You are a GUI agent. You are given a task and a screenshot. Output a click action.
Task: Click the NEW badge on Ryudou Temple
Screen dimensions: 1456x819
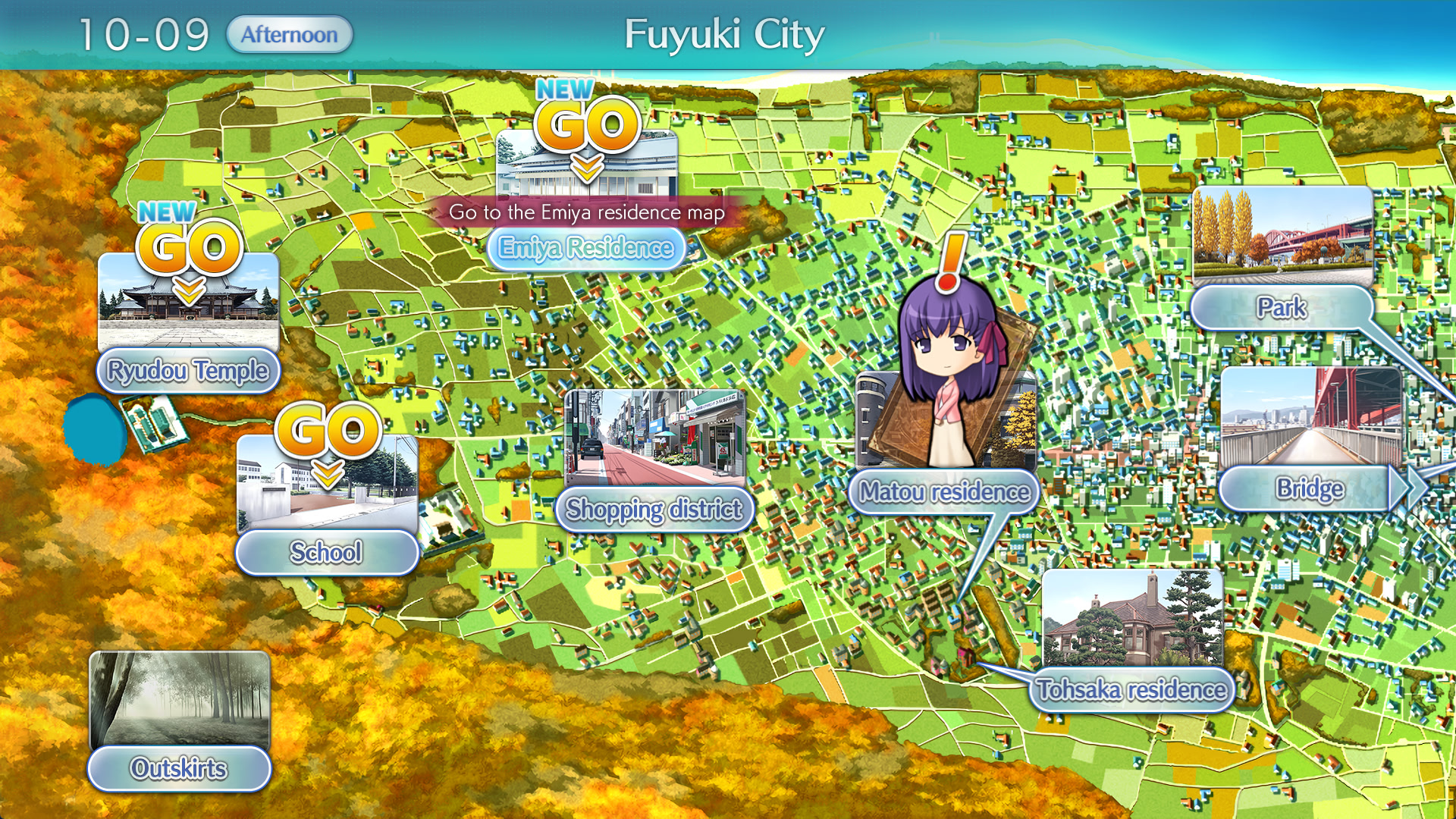click(165, 210)
